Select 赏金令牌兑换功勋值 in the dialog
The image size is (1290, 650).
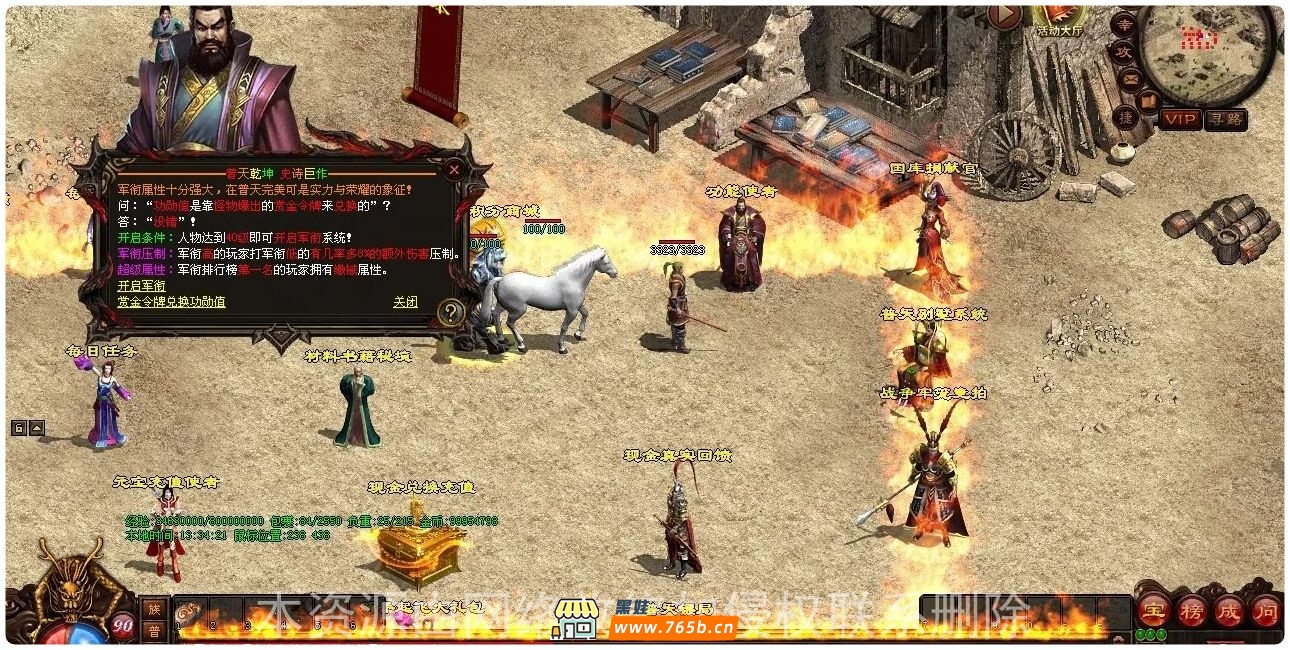171,301
